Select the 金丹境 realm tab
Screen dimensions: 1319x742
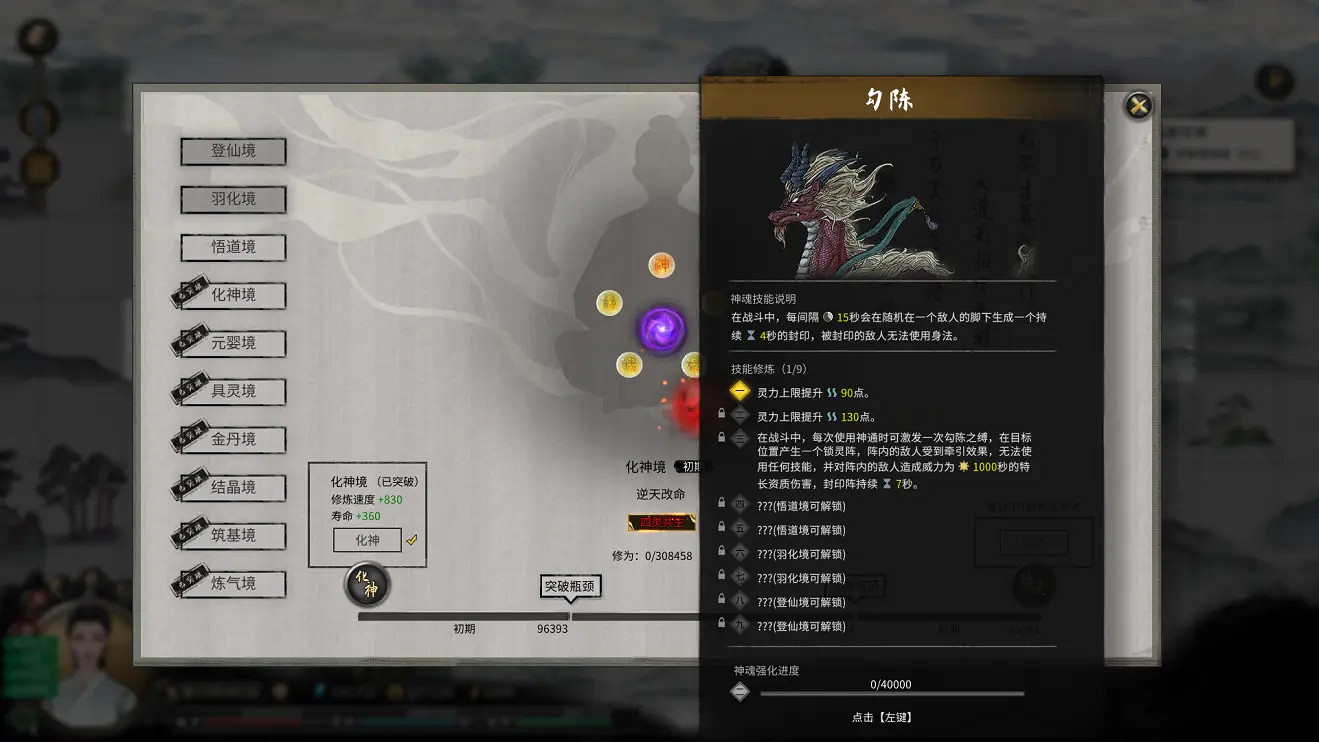click(x=232, y=439)
